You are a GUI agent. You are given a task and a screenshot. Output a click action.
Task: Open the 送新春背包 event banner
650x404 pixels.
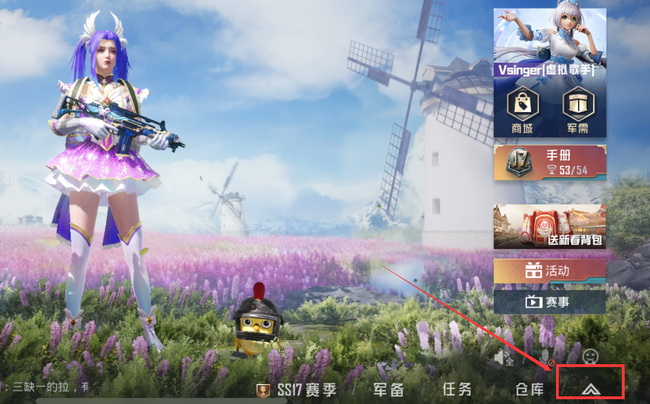[x=549, y=226]
